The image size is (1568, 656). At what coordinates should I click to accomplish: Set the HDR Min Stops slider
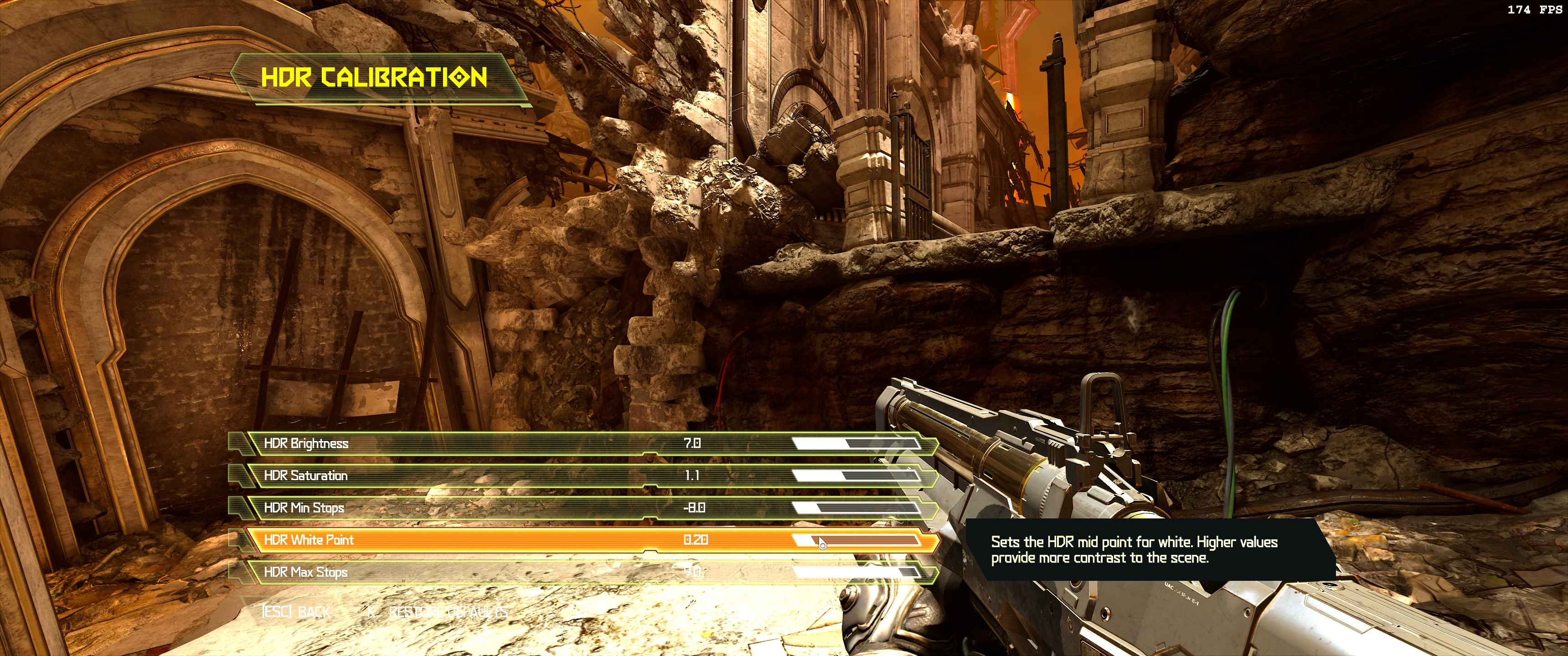(856, 508)
